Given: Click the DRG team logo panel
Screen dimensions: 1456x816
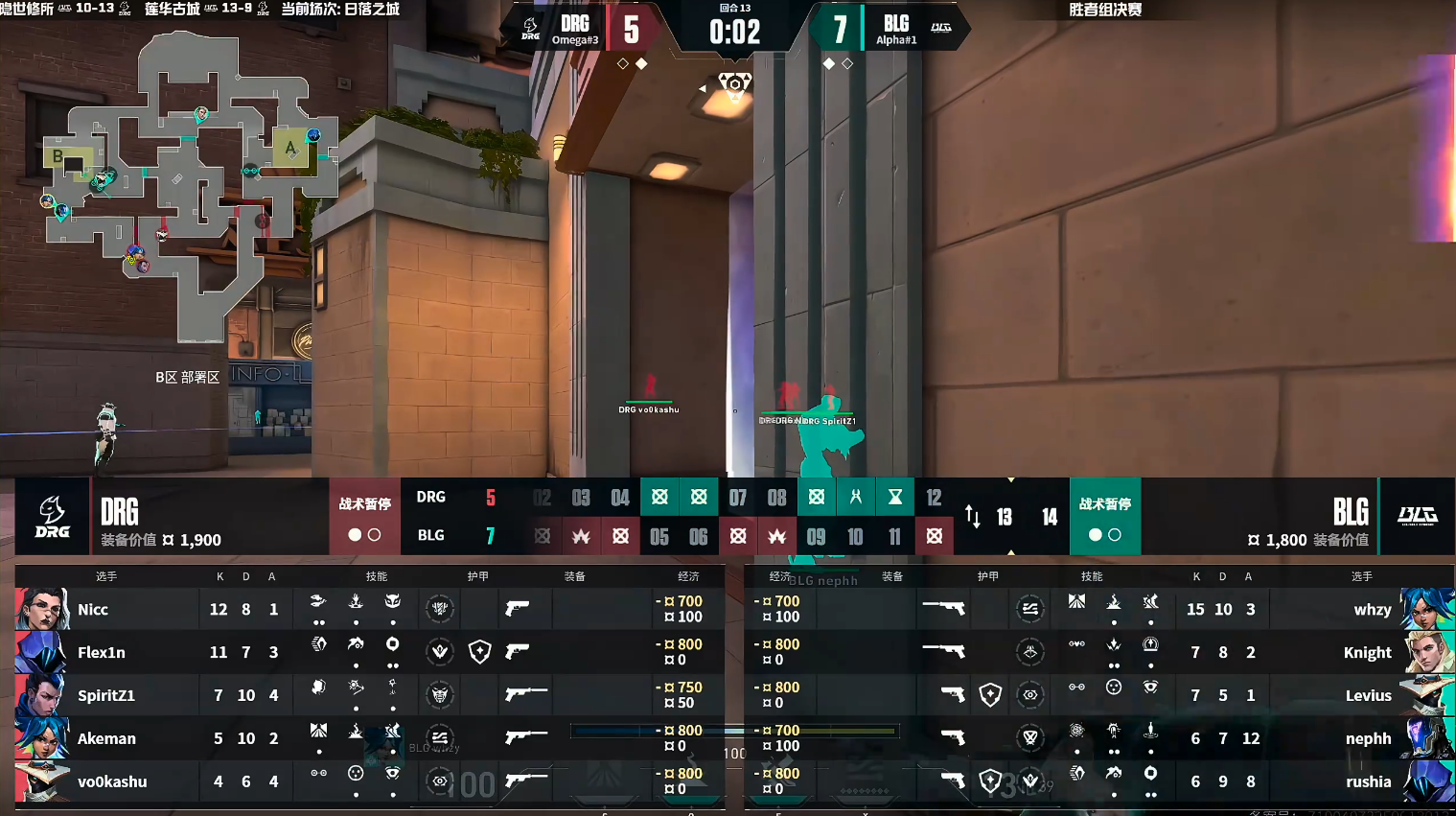Looking at the screenshot, I should [52, 517].
